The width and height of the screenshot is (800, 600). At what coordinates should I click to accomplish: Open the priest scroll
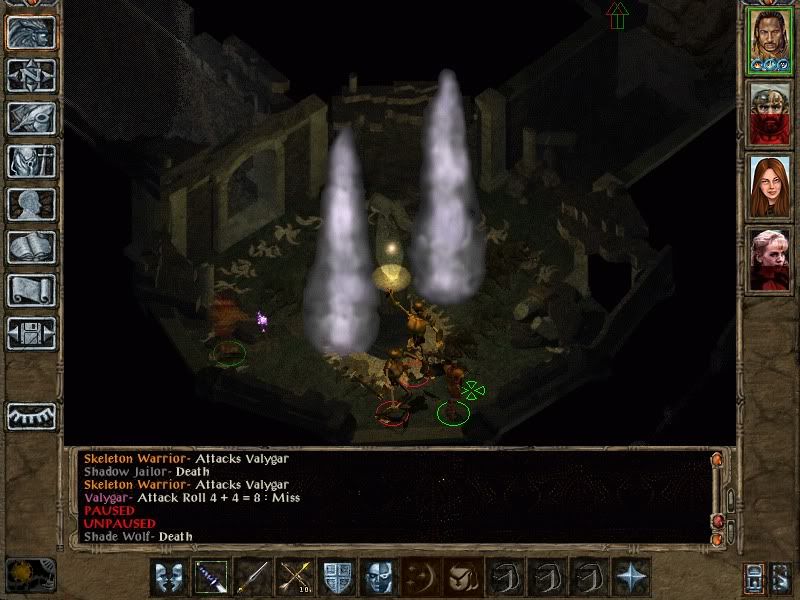click(x=31, y=290)
